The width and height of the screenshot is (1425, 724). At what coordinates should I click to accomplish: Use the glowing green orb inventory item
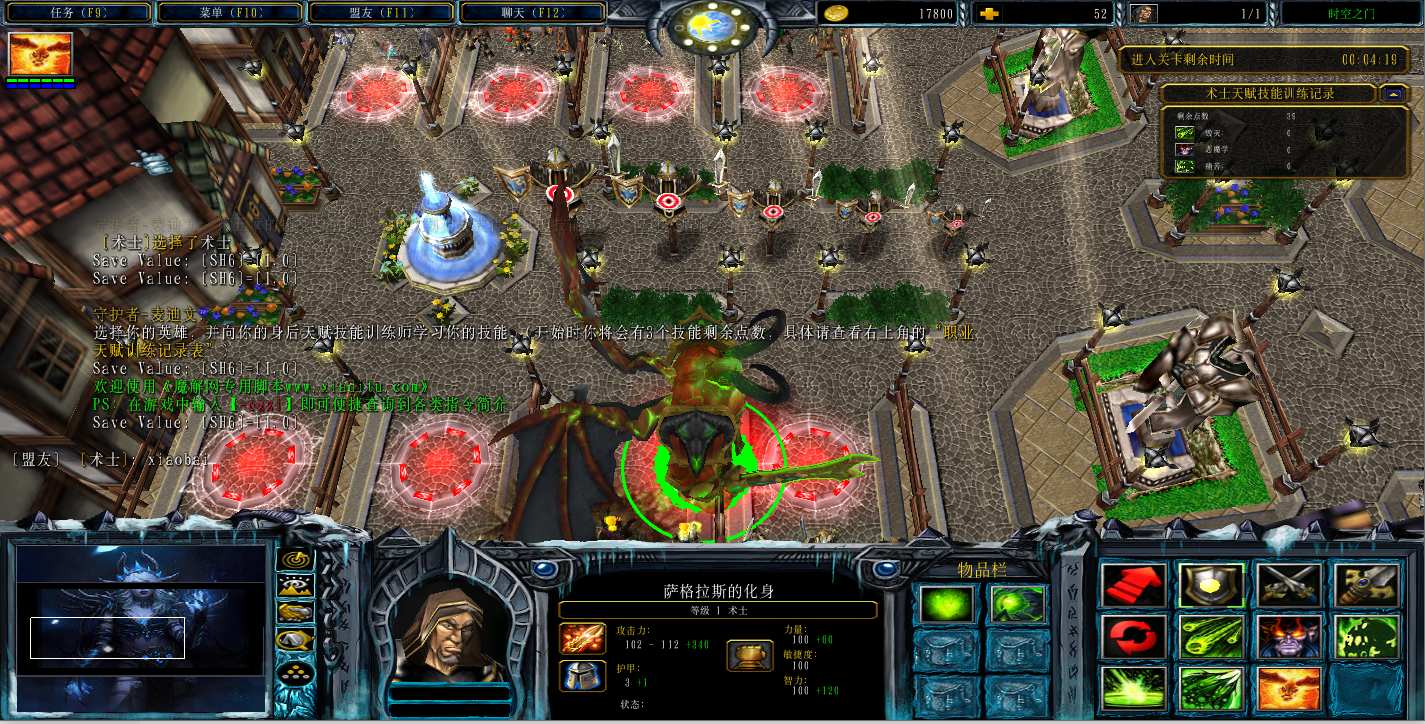point(945,604)
